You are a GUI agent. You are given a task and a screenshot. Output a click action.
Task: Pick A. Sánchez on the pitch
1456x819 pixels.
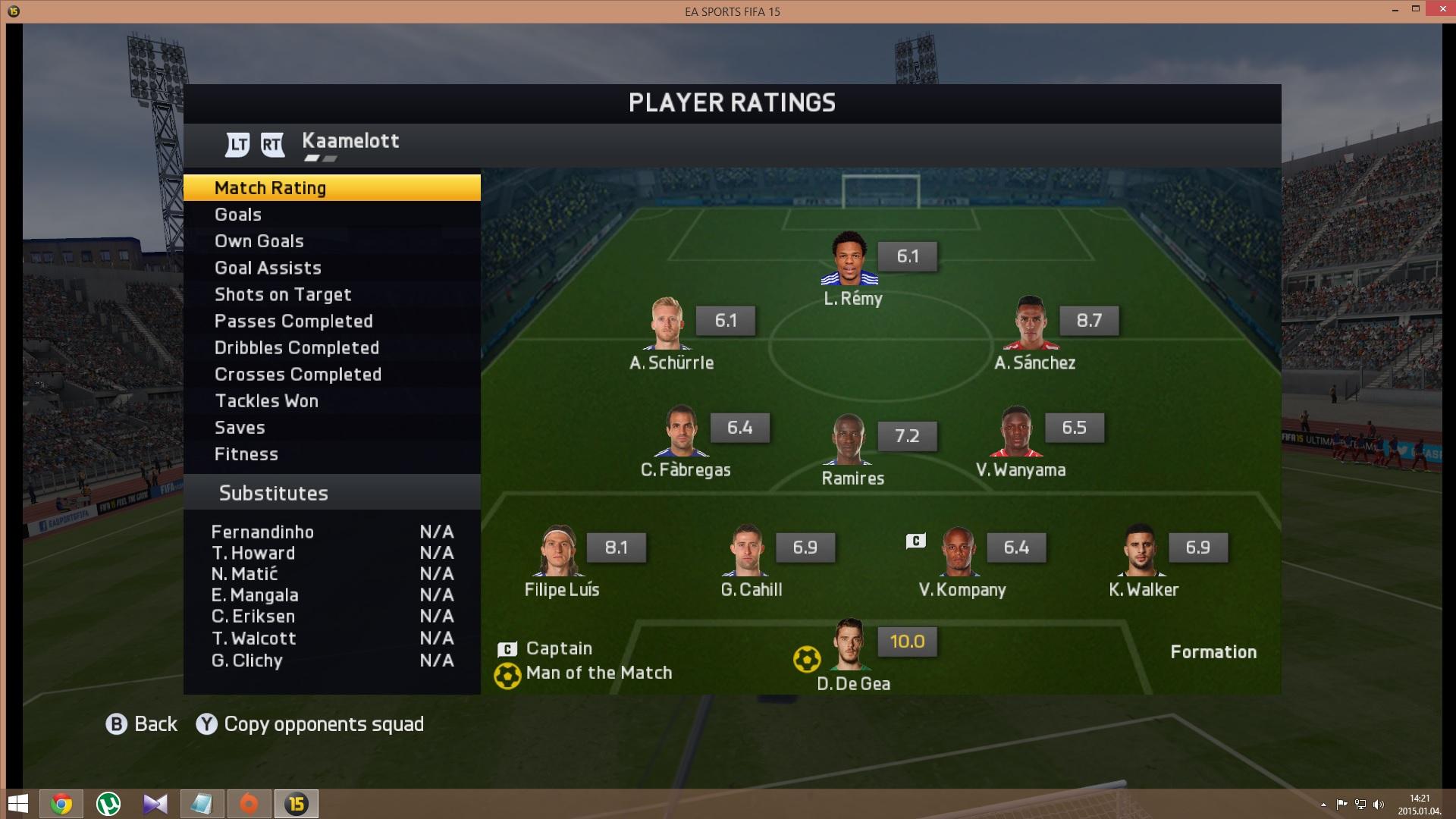tap(1031, 325)
